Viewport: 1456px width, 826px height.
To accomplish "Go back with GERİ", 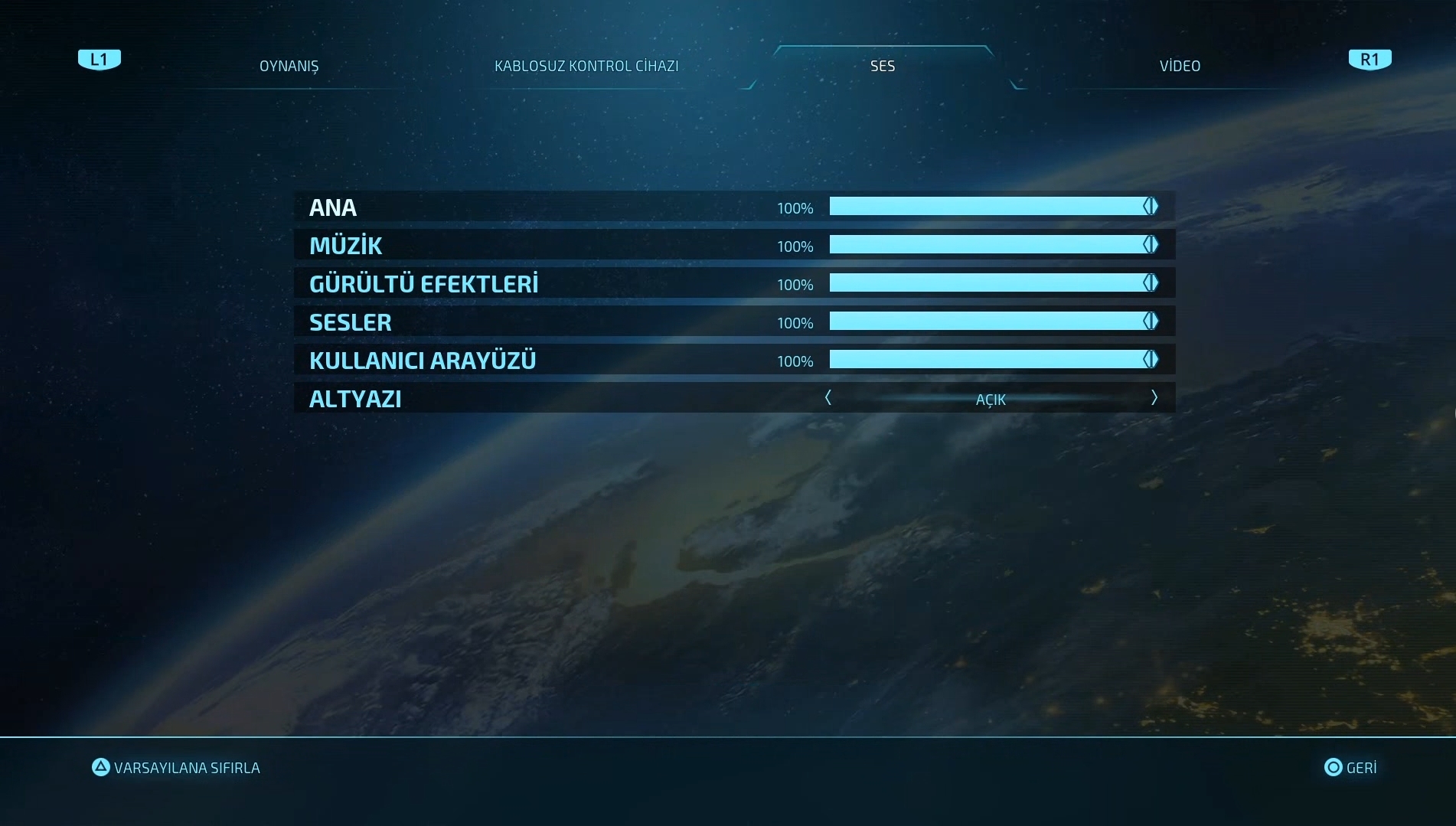I will [1351, 768].
